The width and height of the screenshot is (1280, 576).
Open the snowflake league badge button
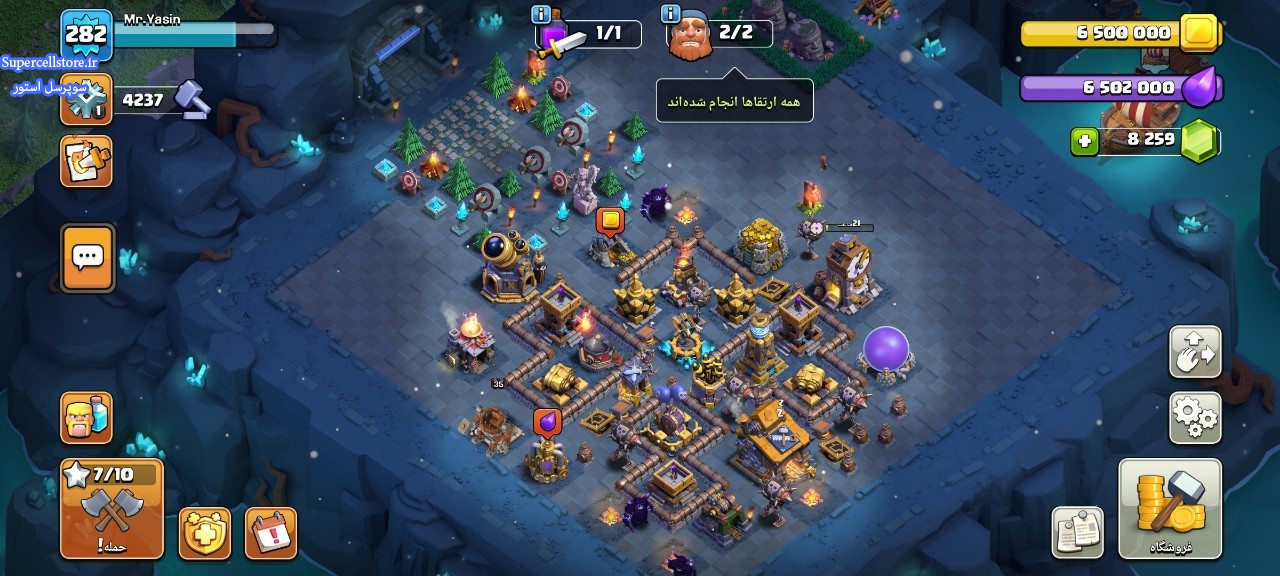pyautogui.click(x=86, y=99)
